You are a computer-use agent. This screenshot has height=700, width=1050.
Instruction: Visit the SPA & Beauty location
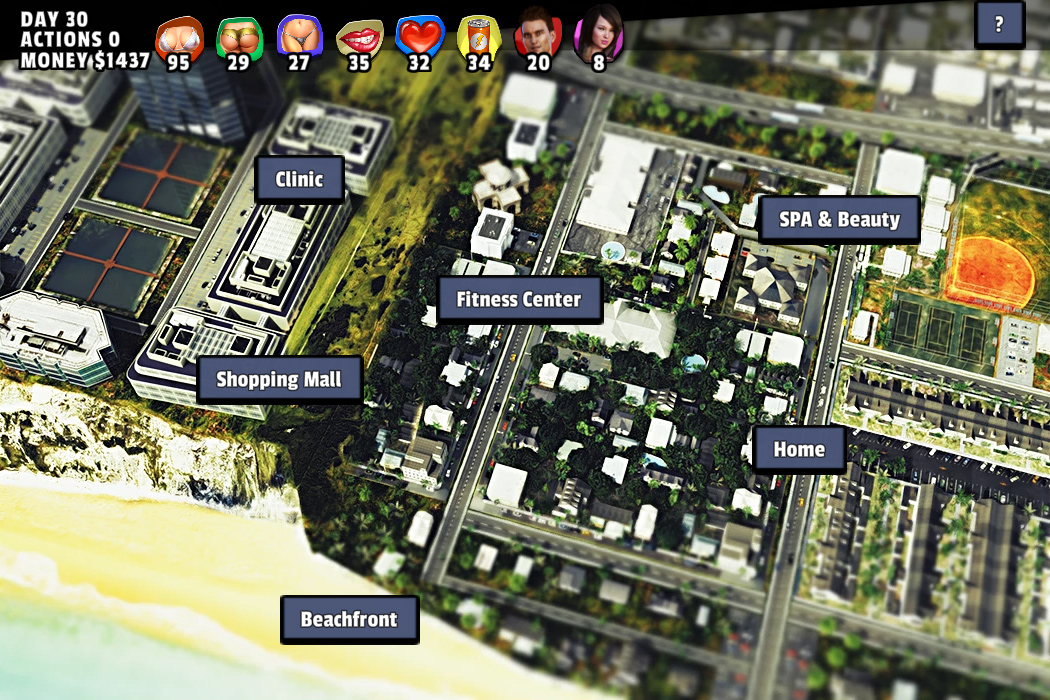839,219
